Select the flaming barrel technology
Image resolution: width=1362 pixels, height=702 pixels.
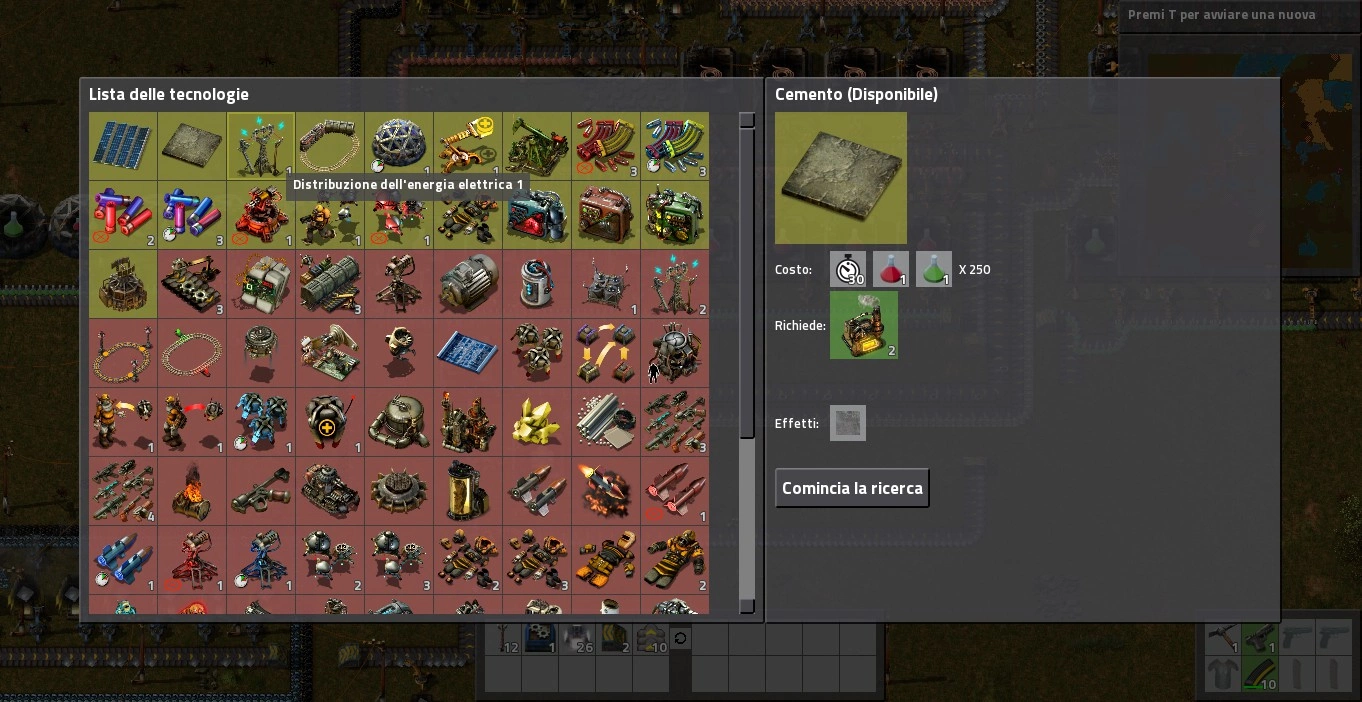click(192, 491)
